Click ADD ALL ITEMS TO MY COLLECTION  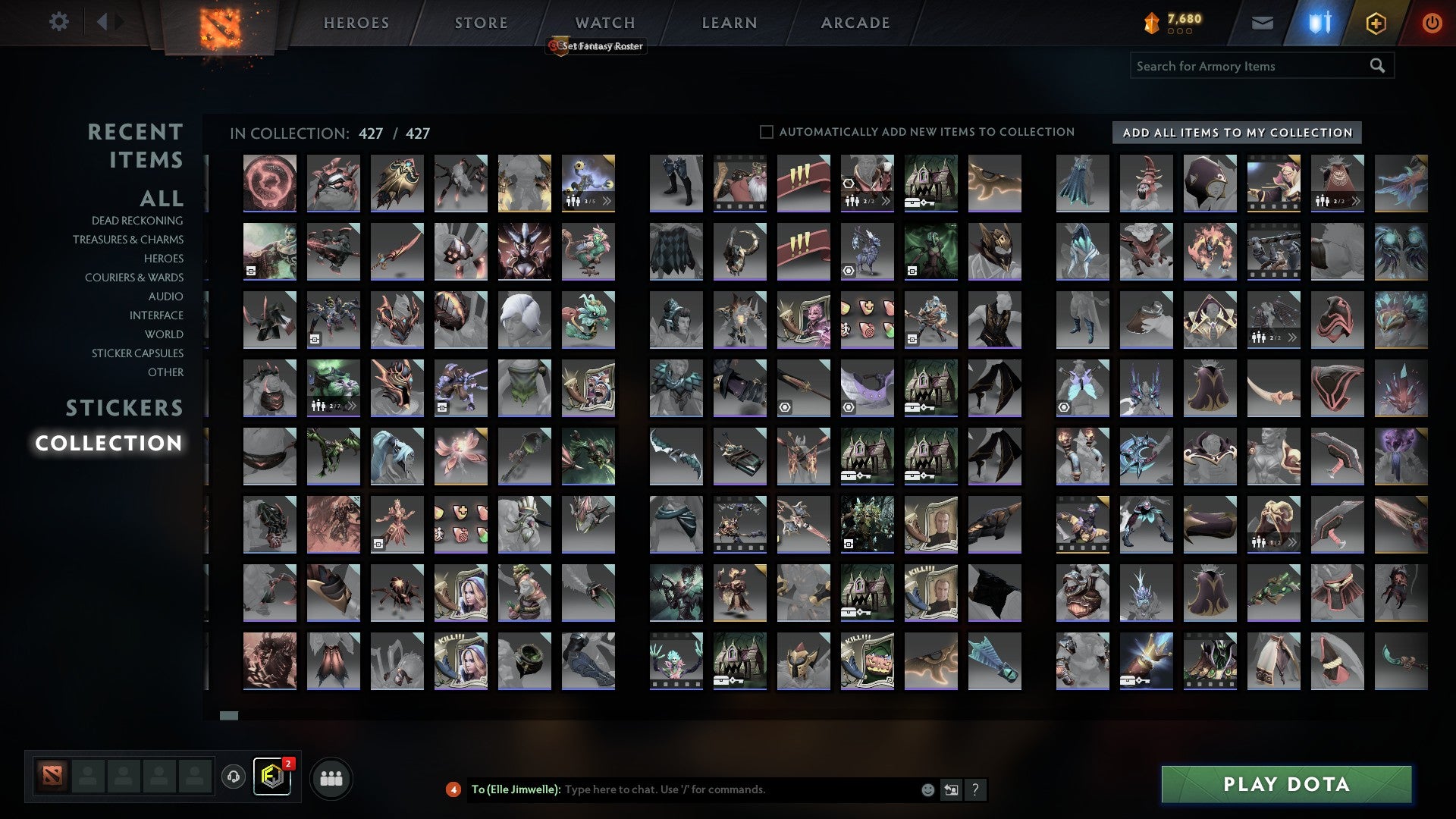point(1235,132)
